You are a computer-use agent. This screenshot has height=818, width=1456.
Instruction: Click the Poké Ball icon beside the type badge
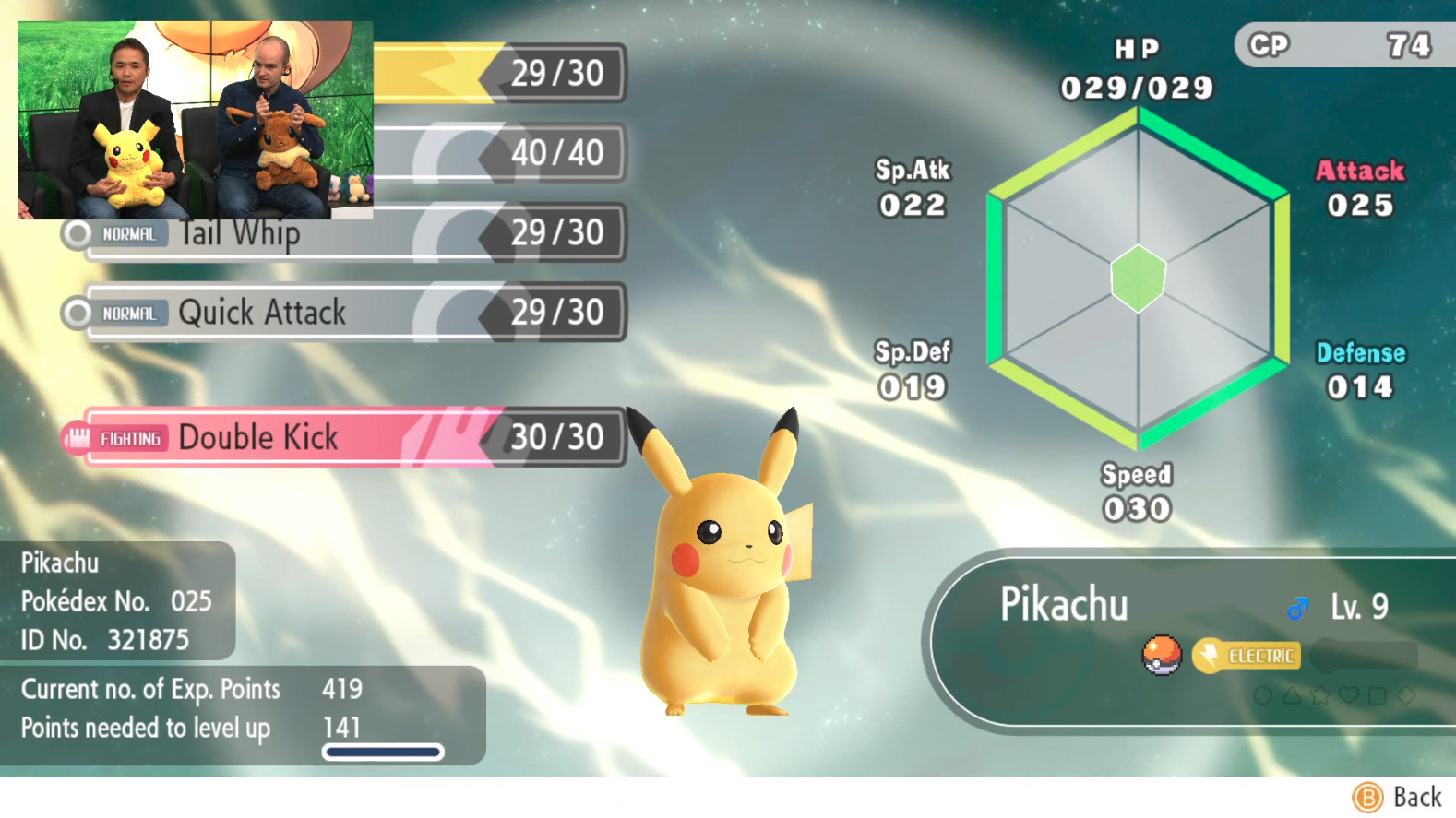tap(1162, 655)
